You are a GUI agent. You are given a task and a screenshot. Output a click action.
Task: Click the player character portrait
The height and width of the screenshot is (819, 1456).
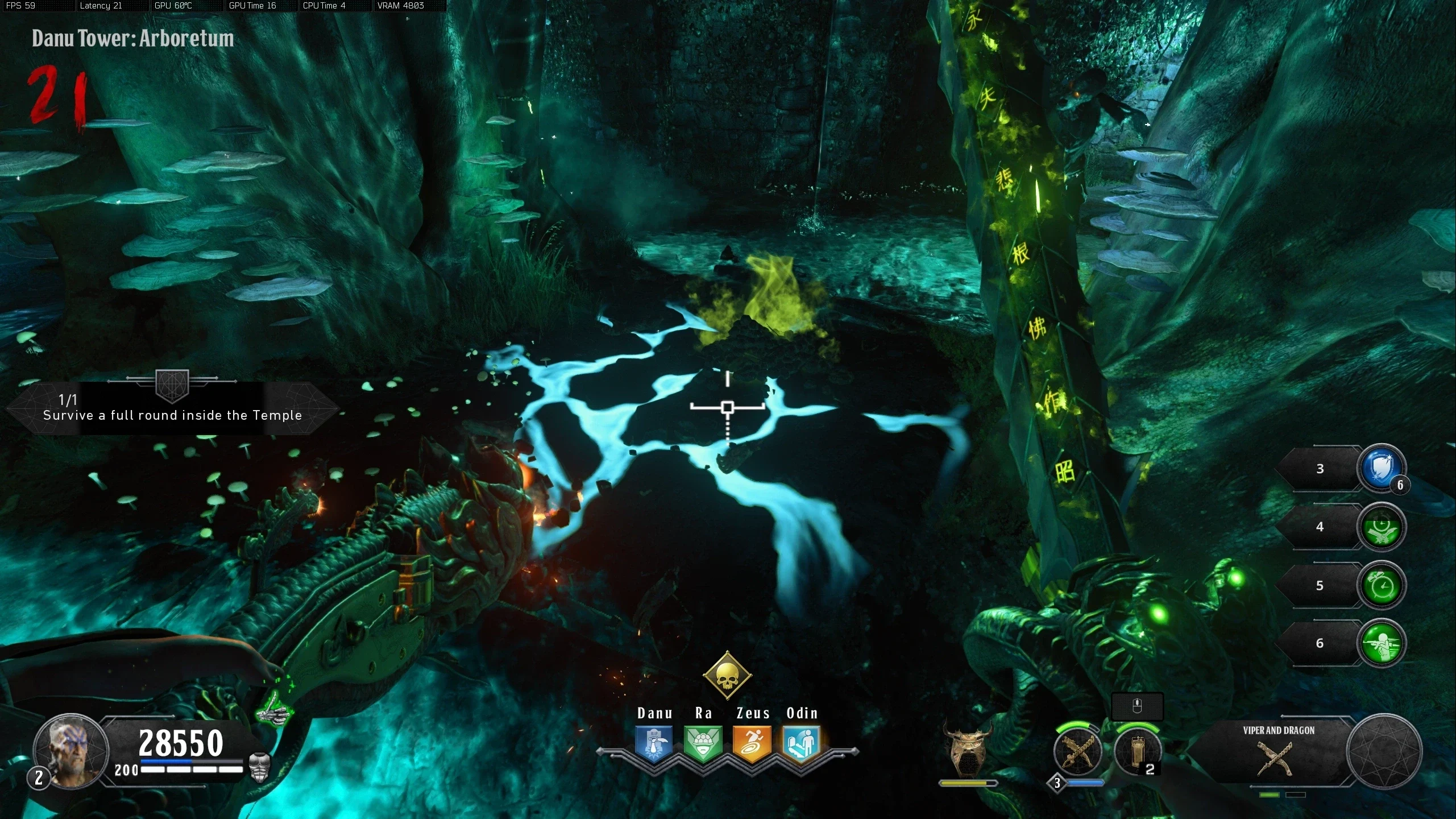coord(70,751)
